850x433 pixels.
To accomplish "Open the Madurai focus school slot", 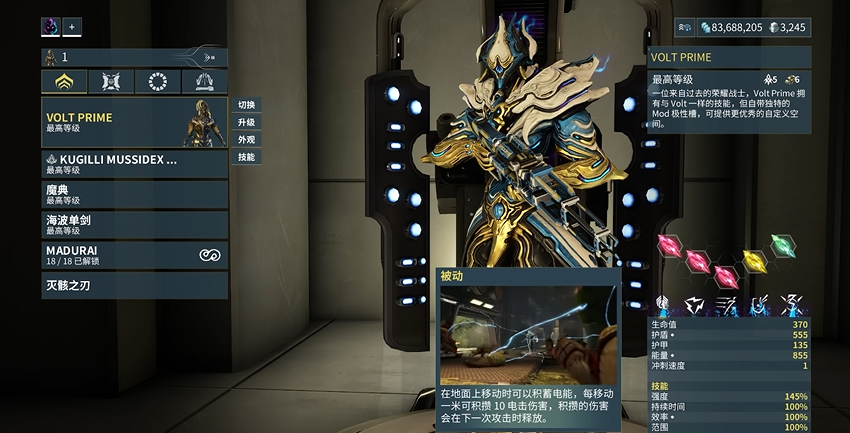I will point(134,255).
